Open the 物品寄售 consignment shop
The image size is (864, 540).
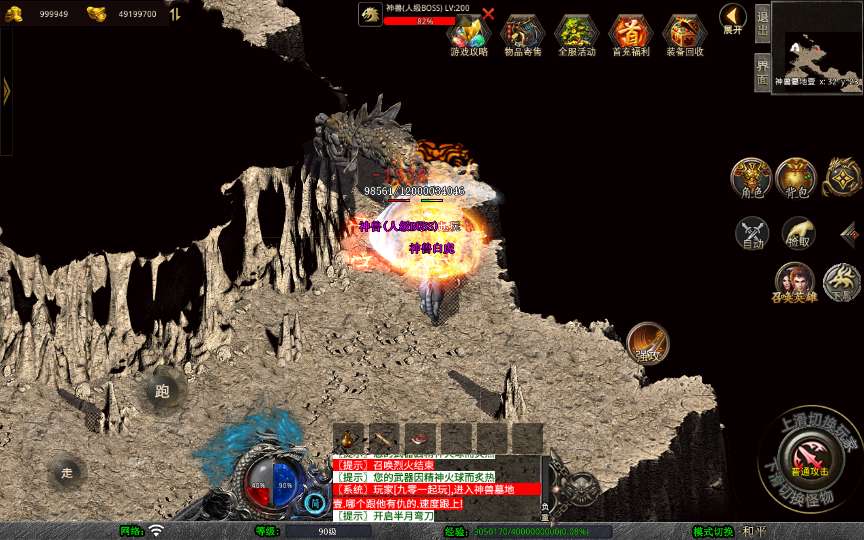[x=522, y=34]
